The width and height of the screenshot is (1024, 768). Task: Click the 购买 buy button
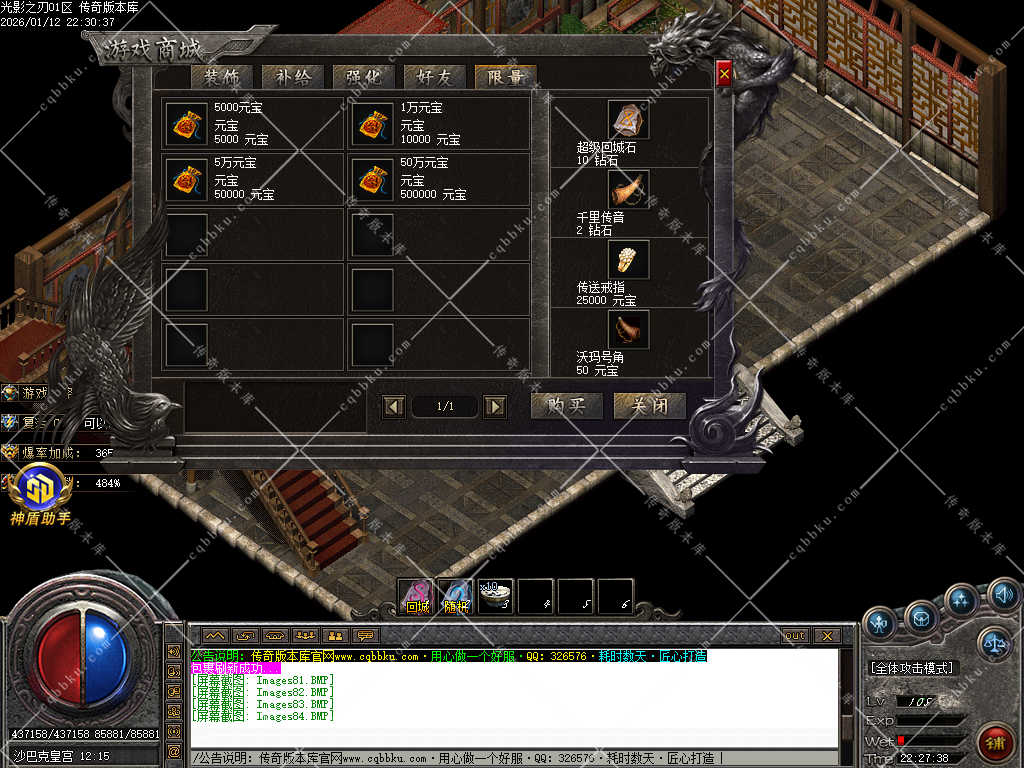[566, 405]
